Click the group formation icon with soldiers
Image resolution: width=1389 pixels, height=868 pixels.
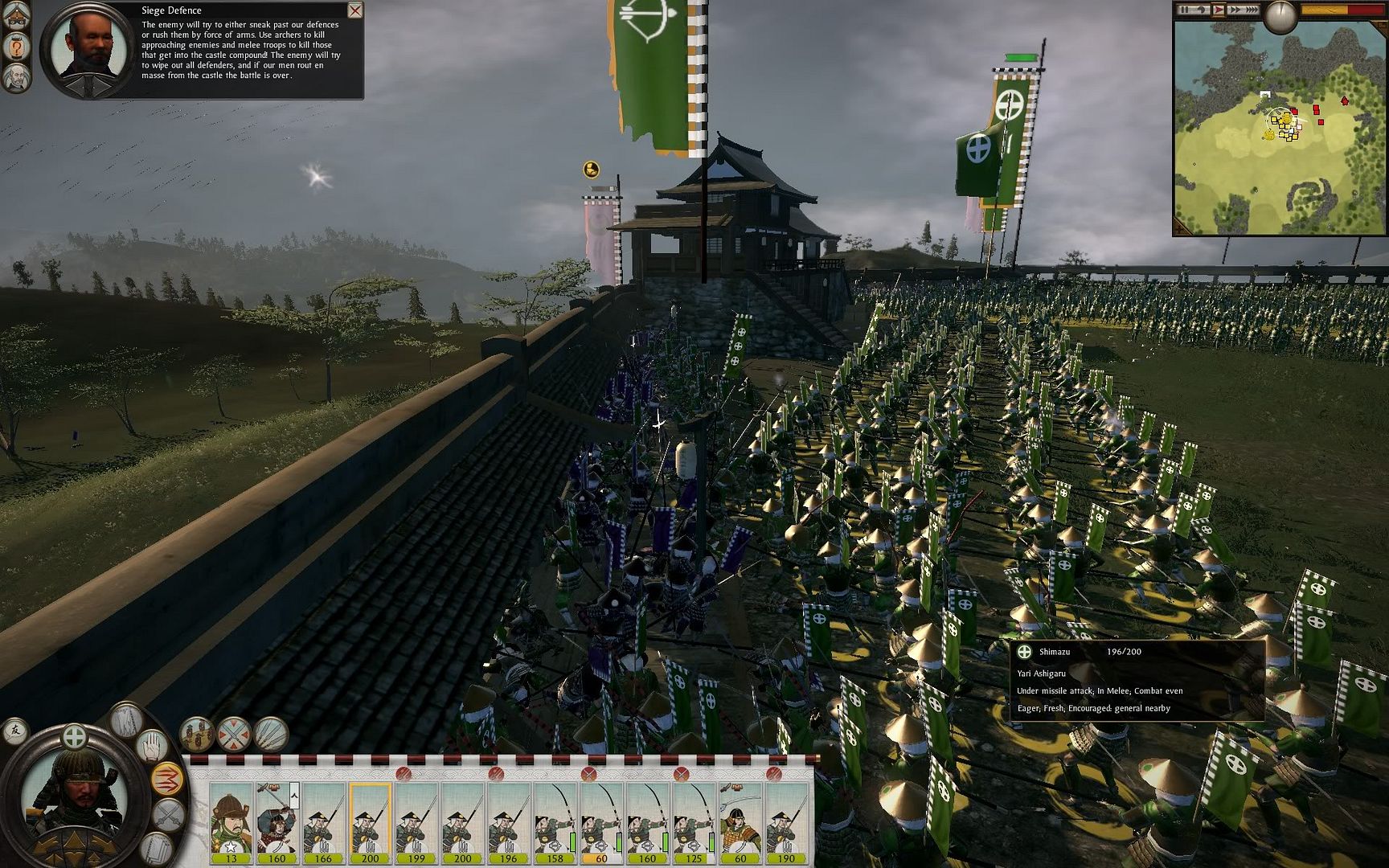196,734
